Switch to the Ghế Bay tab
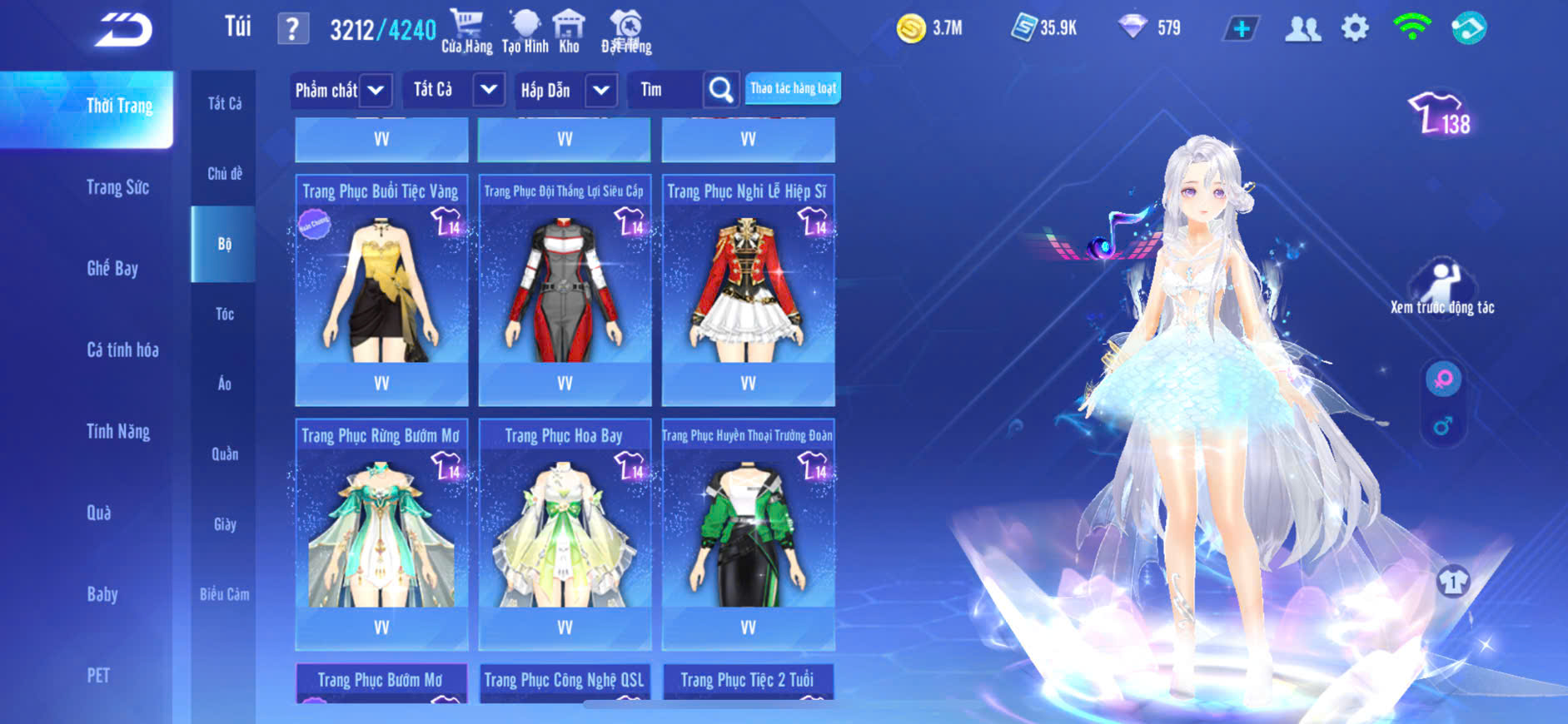Viewport: 1568px width, 724px height. (x=112, y=268)
